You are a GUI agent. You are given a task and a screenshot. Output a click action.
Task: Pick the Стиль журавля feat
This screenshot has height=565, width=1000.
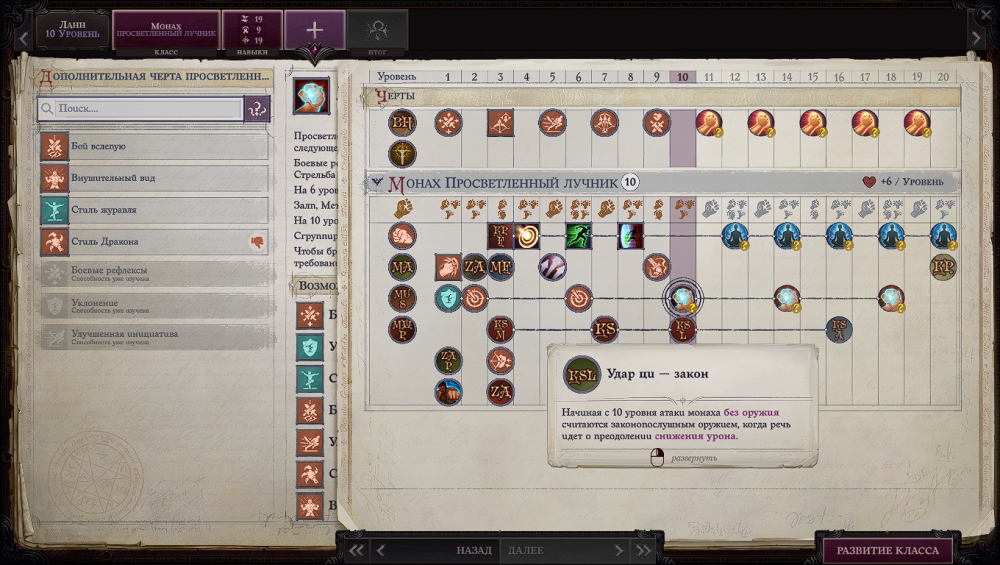[x=155, y=210]
